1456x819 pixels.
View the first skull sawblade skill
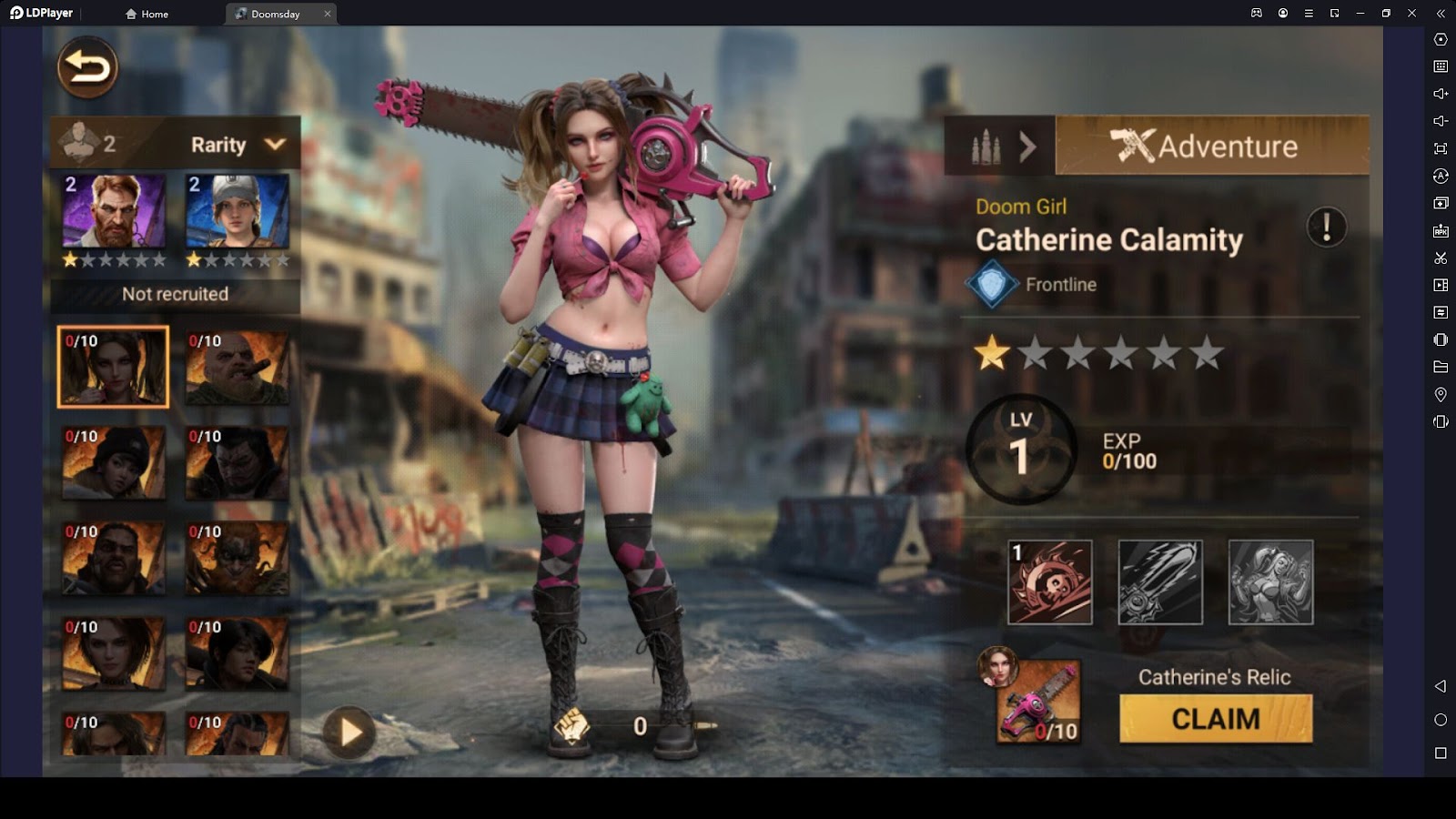(1050, 582)
